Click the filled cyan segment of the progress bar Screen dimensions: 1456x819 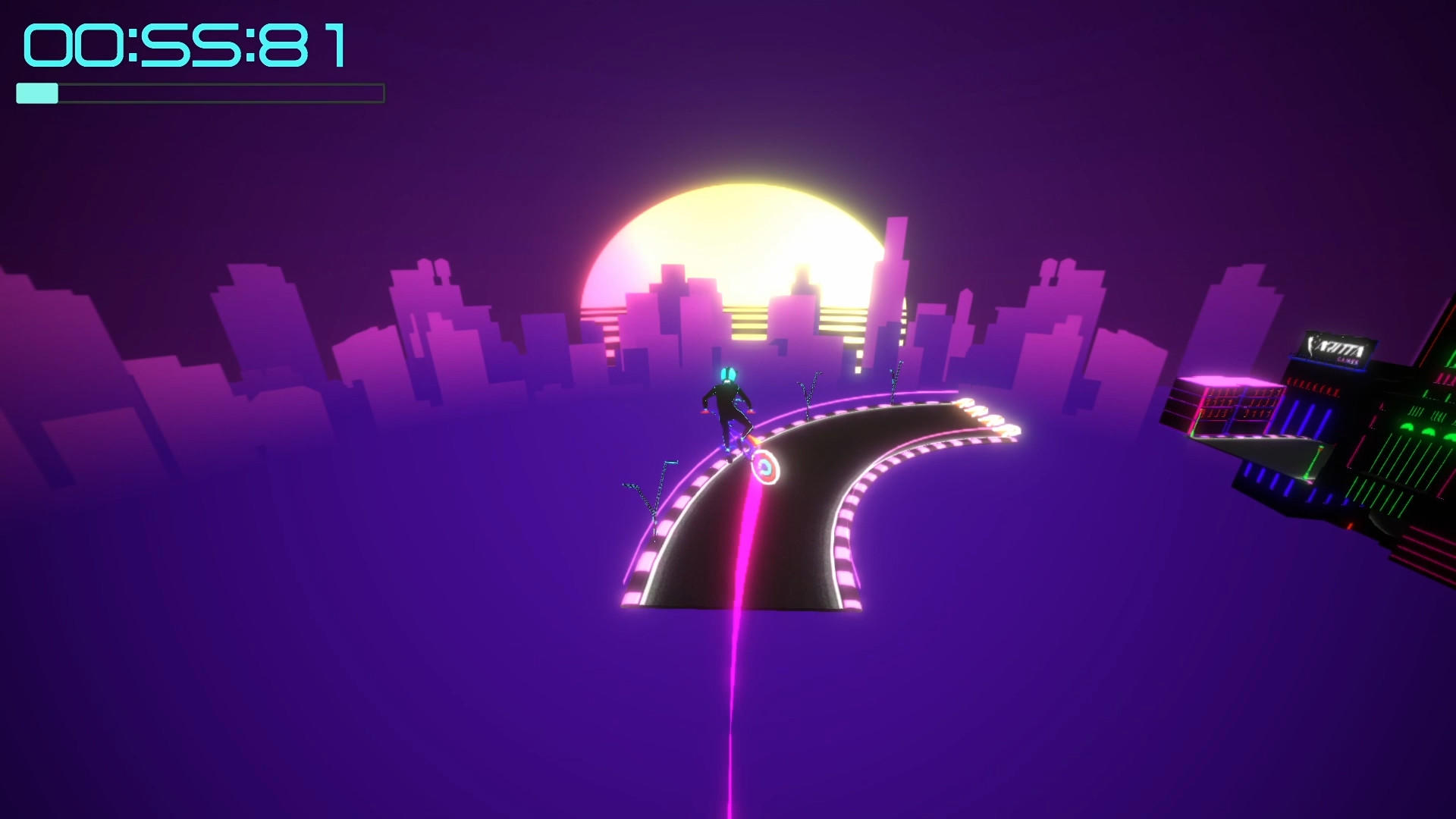pyautogui.click(x=36, y=93)
